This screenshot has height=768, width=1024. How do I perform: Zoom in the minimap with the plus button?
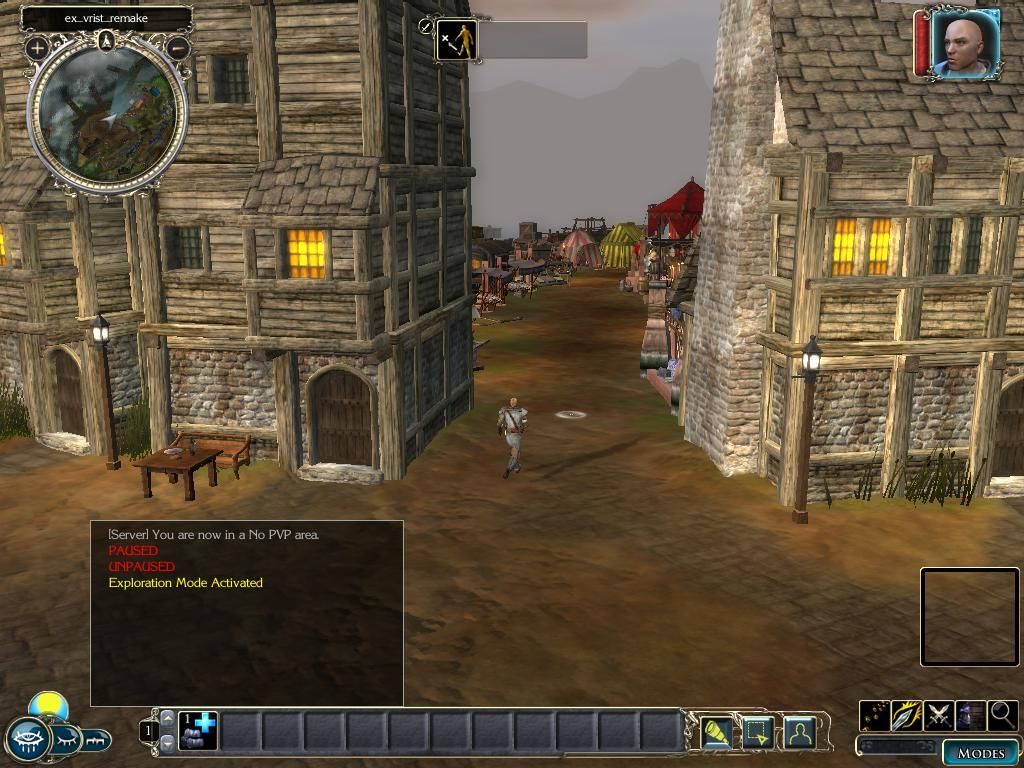(x=37, y=47)
